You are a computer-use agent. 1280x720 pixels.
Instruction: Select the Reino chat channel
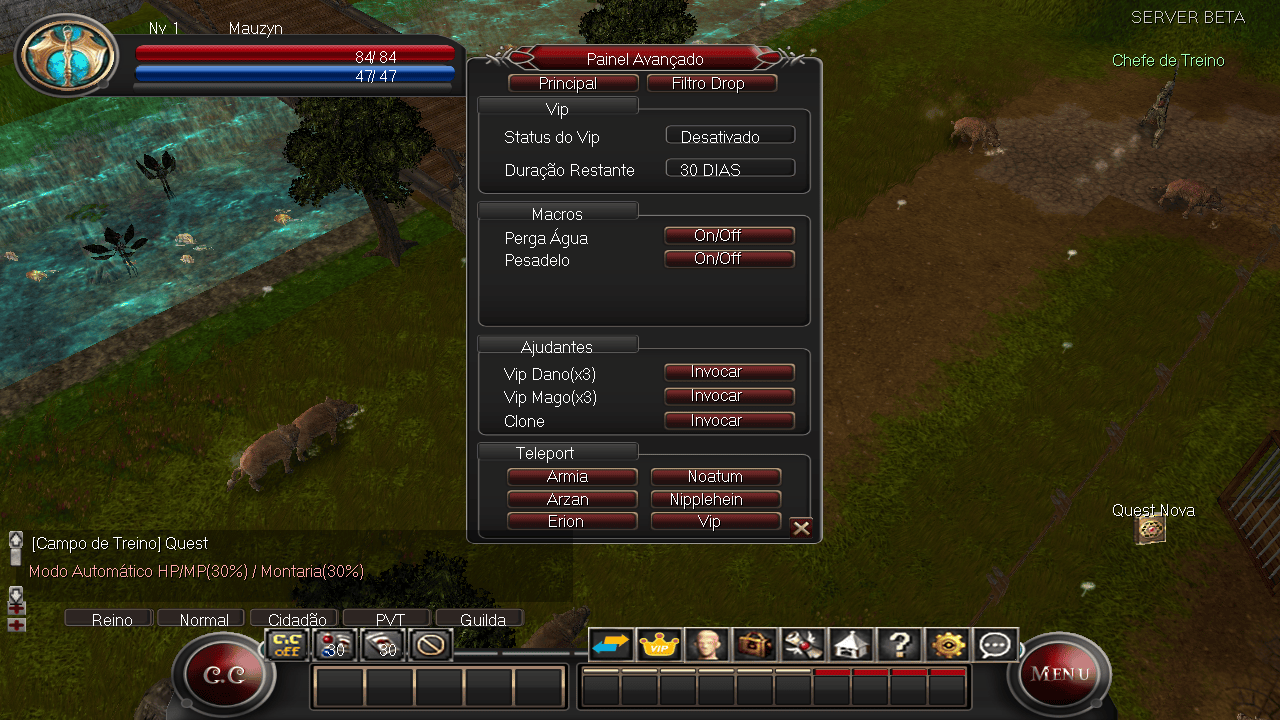tap(110, 619)
